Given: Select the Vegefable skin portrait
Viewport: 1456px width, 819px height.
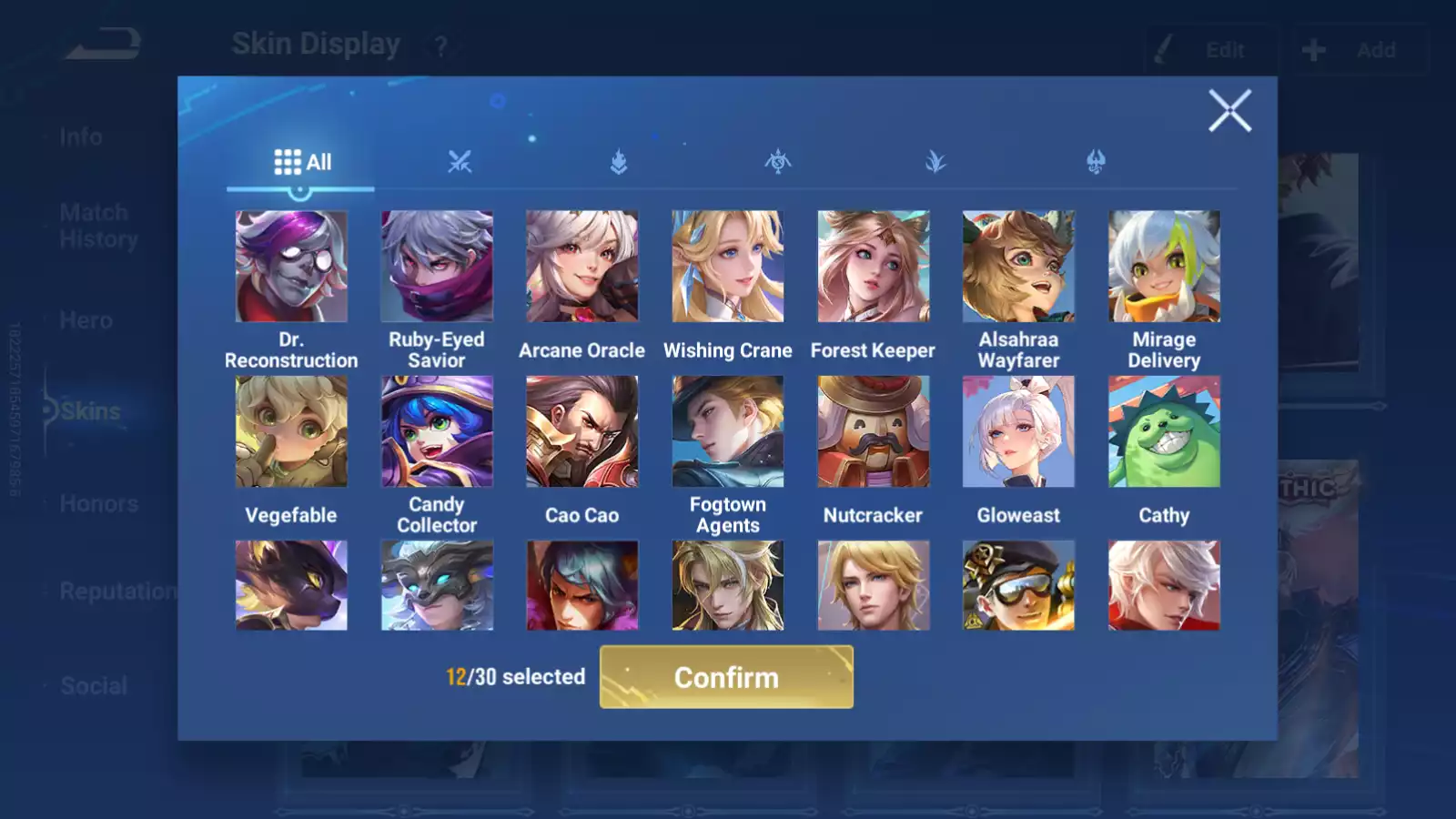Looking at the screenshot, I should pyautogui.click(x=291, y=431).
